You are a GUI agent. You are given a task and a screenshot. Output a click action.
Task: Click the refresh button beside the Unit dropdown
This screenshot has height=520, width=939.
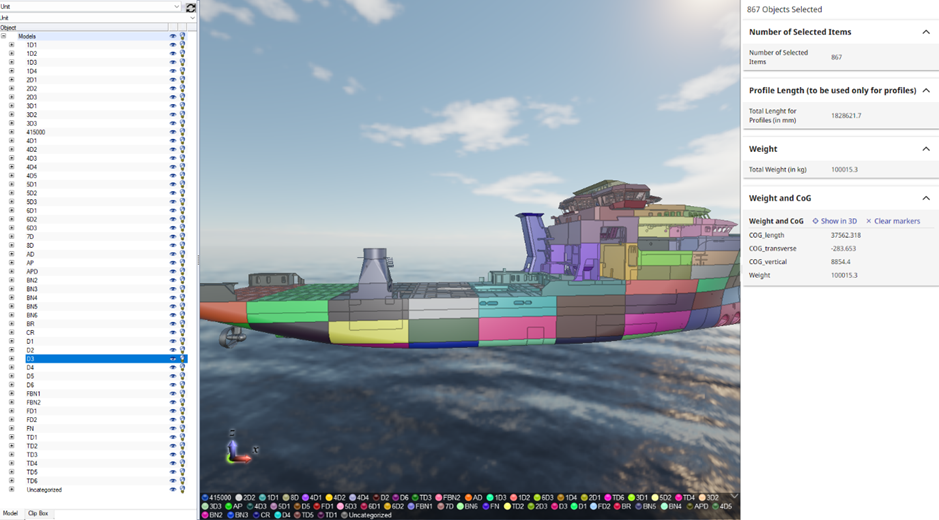(x=190, y=7)
